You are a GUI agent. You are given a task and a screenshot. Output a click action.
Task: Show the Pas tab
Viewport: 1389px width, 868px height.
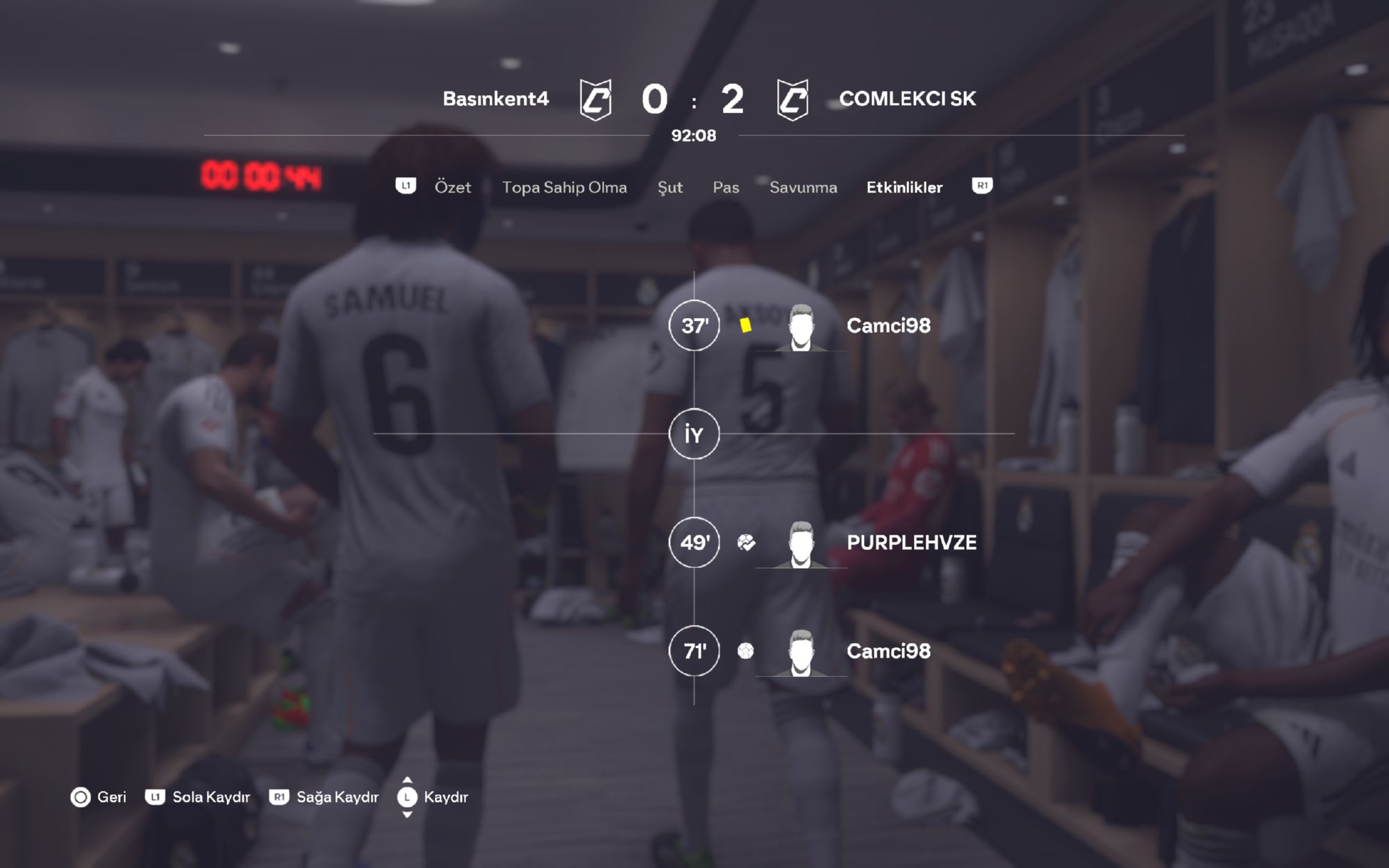pos(726,187)
